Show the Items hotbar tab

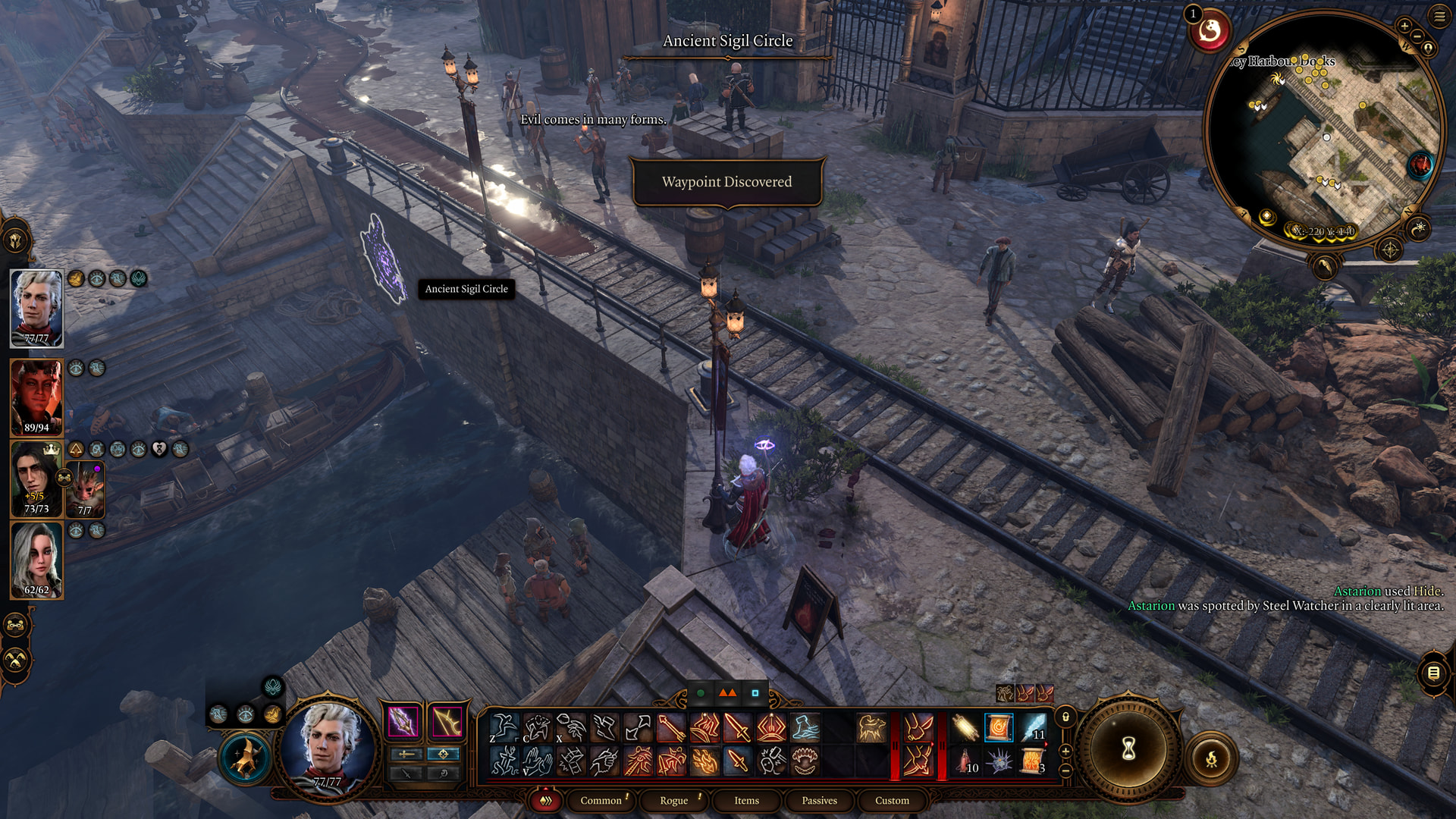pos(746,800)
